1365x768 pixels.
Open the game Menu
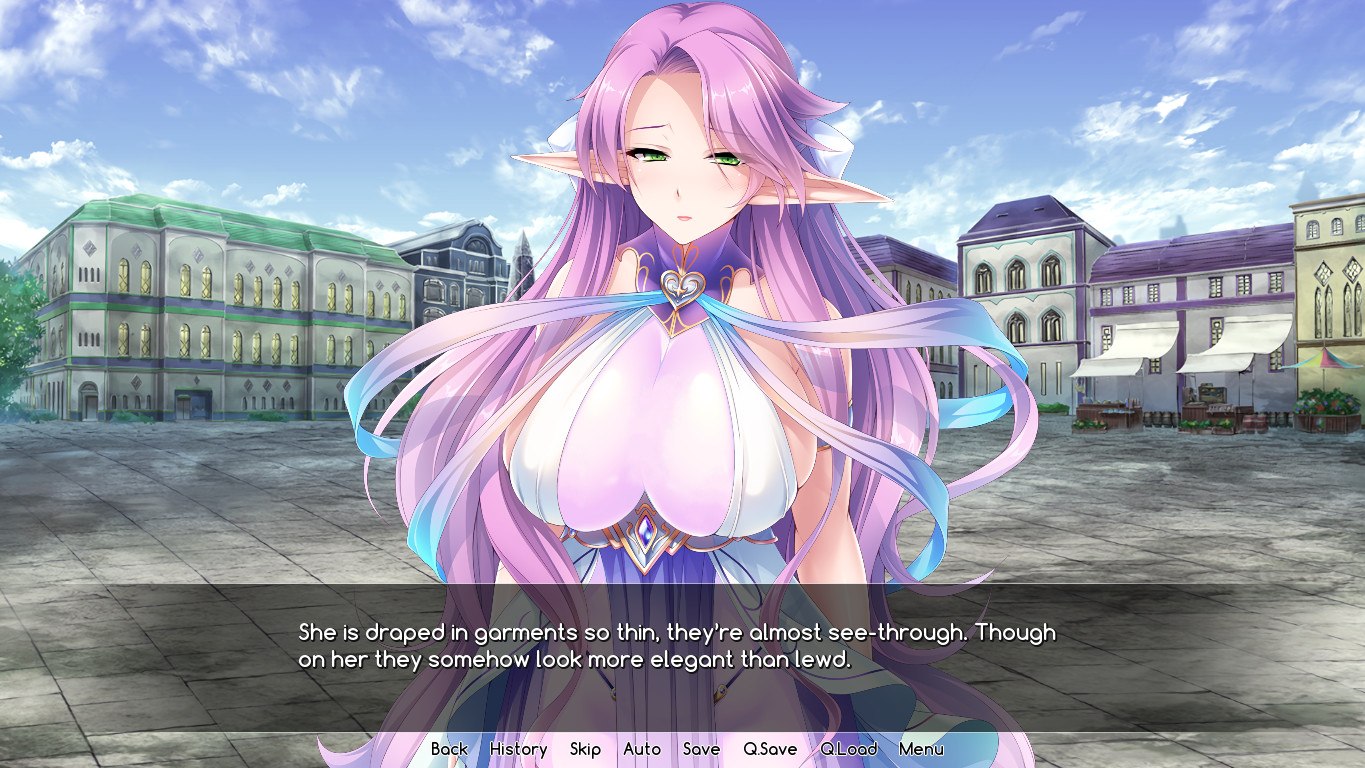pyautogui.click(x=921, y=749)
